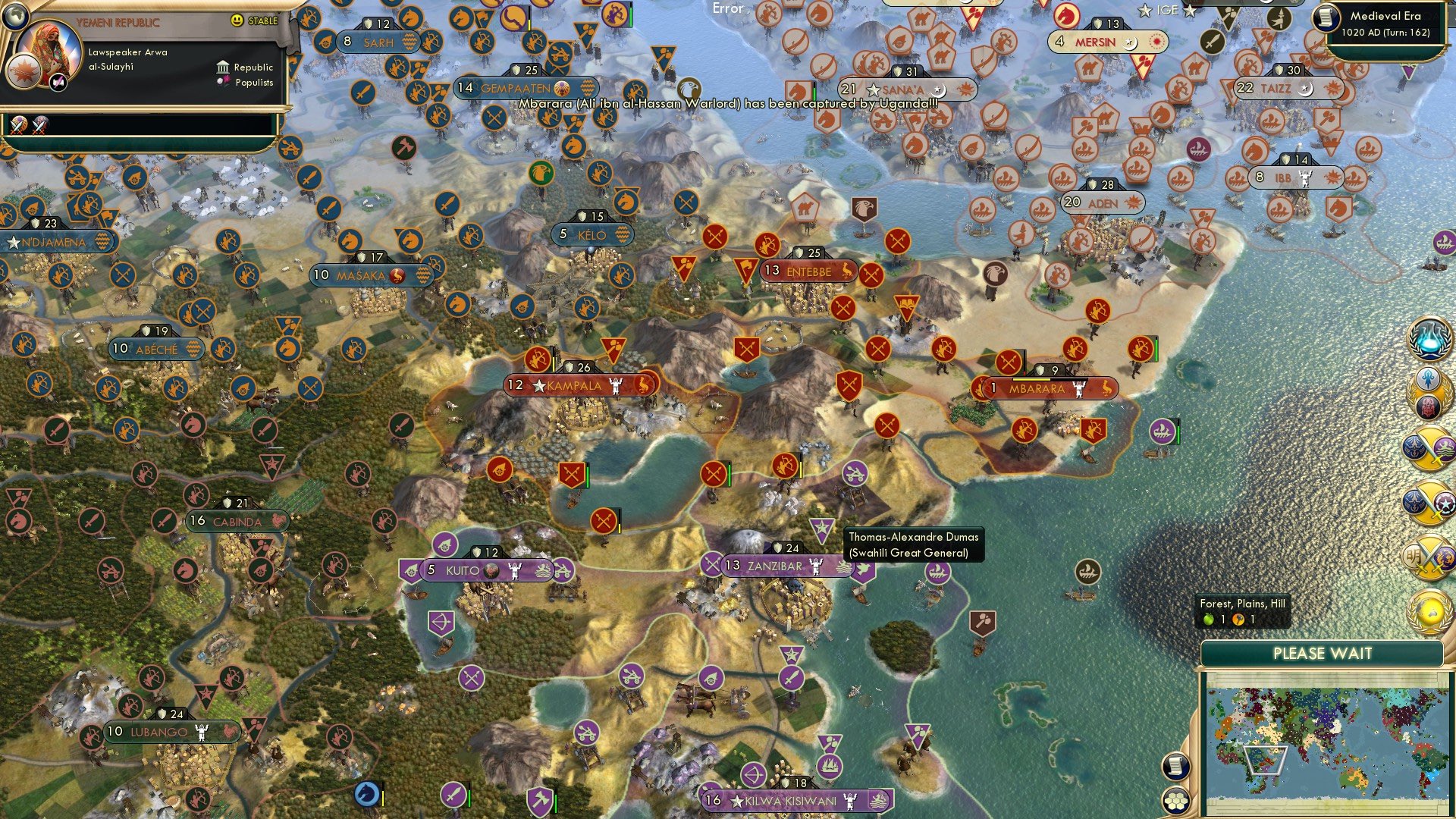The height and width of the screenshot is (819, 1456).
Task: Select the captured Mbarara city banner
Action: (x=1046, y=388)
